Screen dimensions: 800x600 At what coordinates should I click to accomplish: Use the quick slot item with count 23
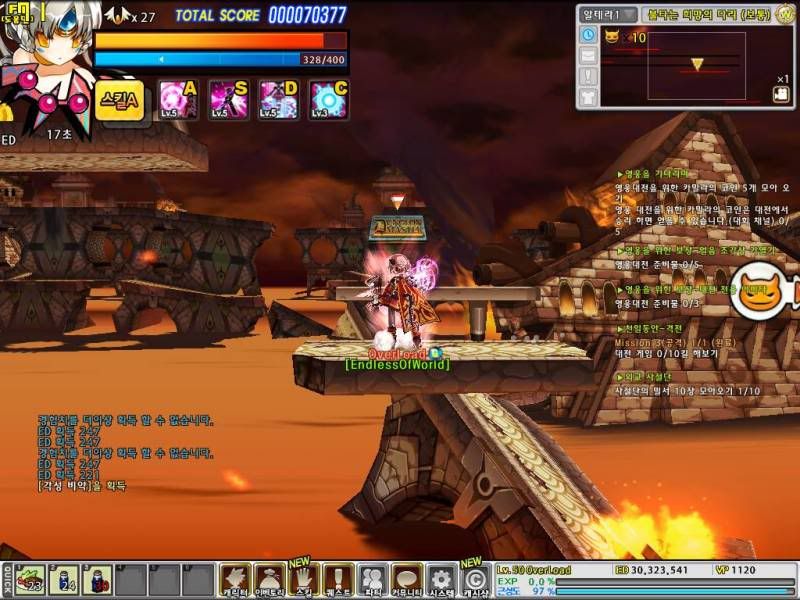pyautogui.click(x=30, y=579)
